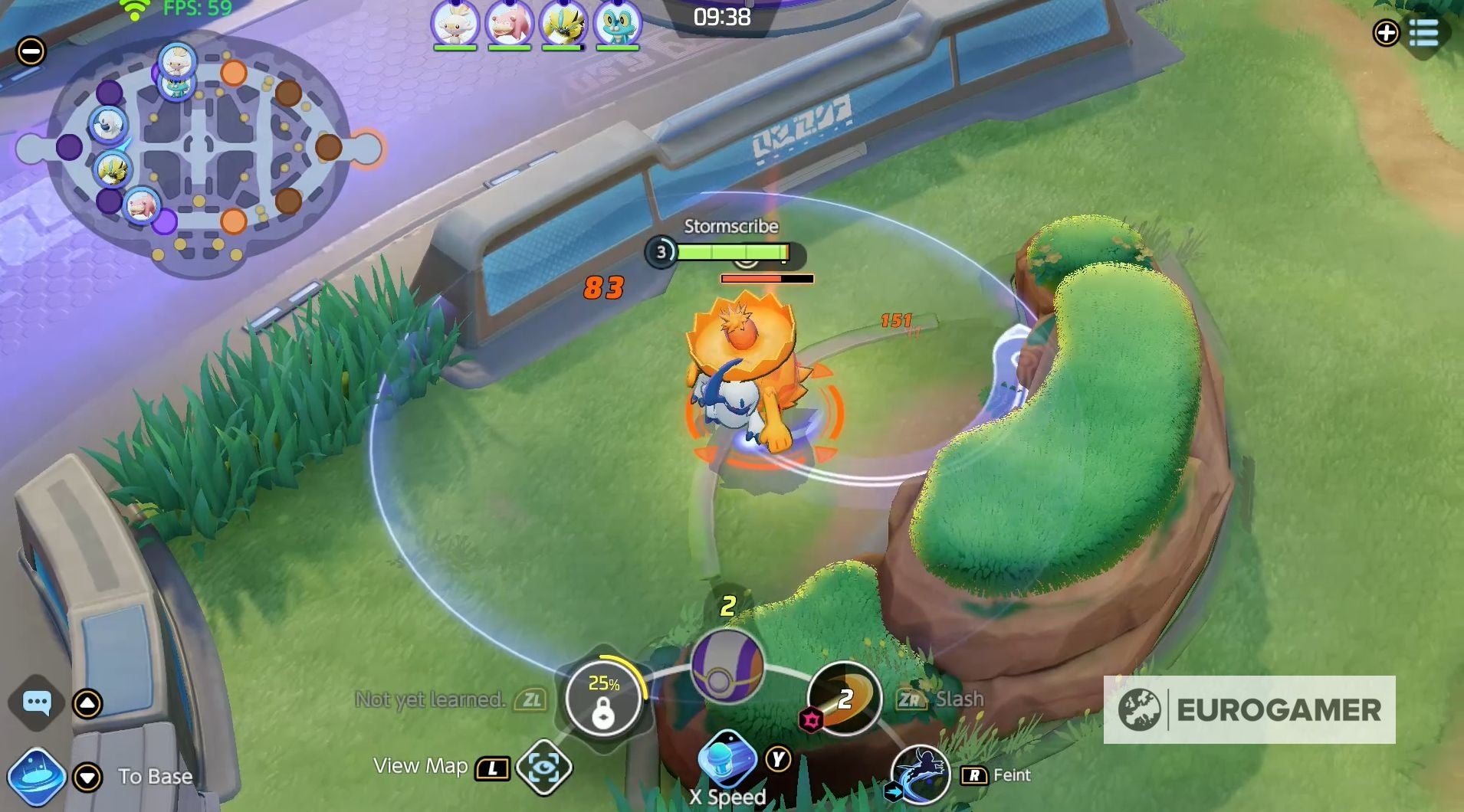Open the arena minimap

pos(199,153)
